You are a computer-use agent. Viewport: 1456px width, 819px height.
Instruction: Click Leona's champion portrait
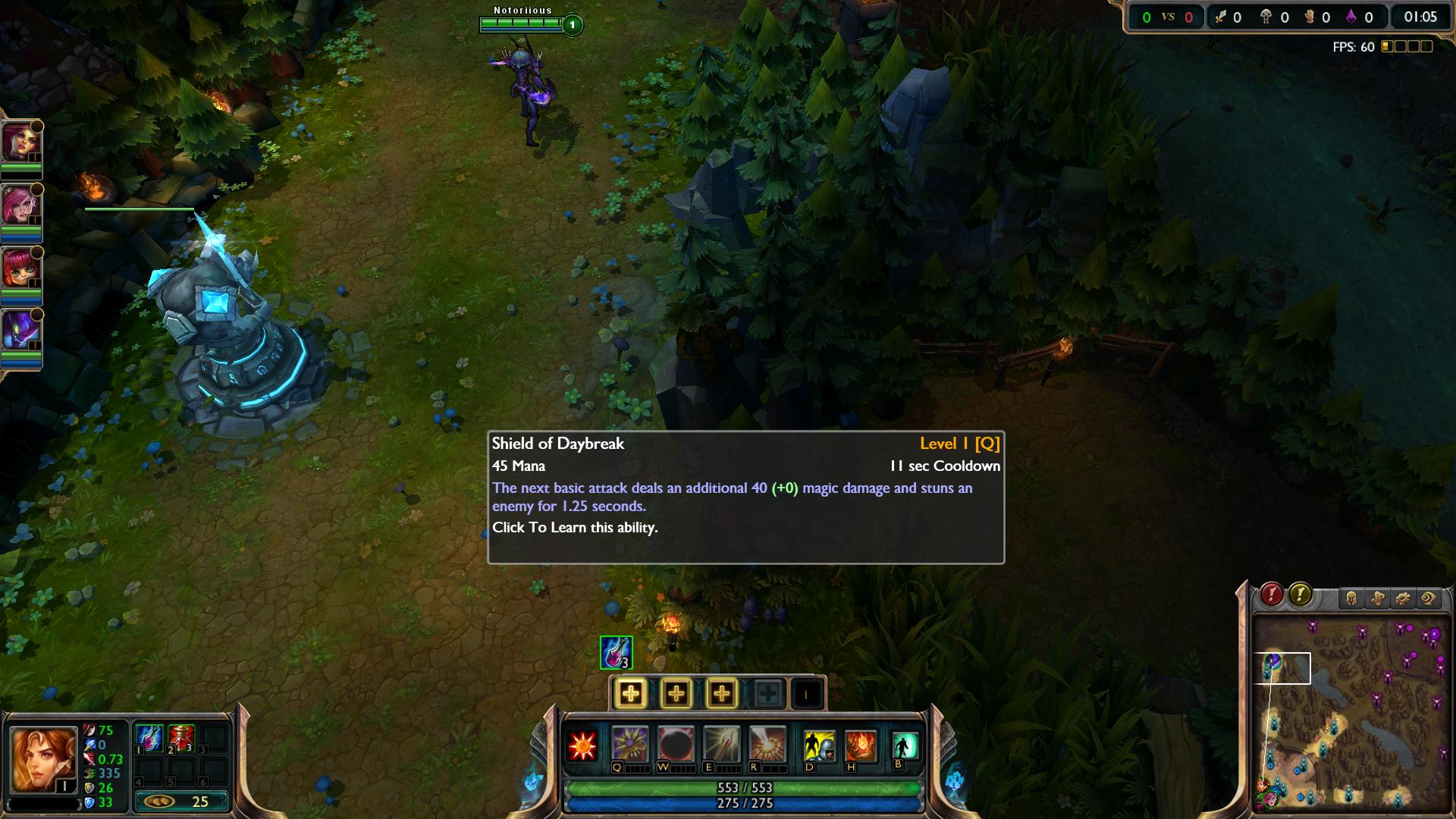point(43,759)
